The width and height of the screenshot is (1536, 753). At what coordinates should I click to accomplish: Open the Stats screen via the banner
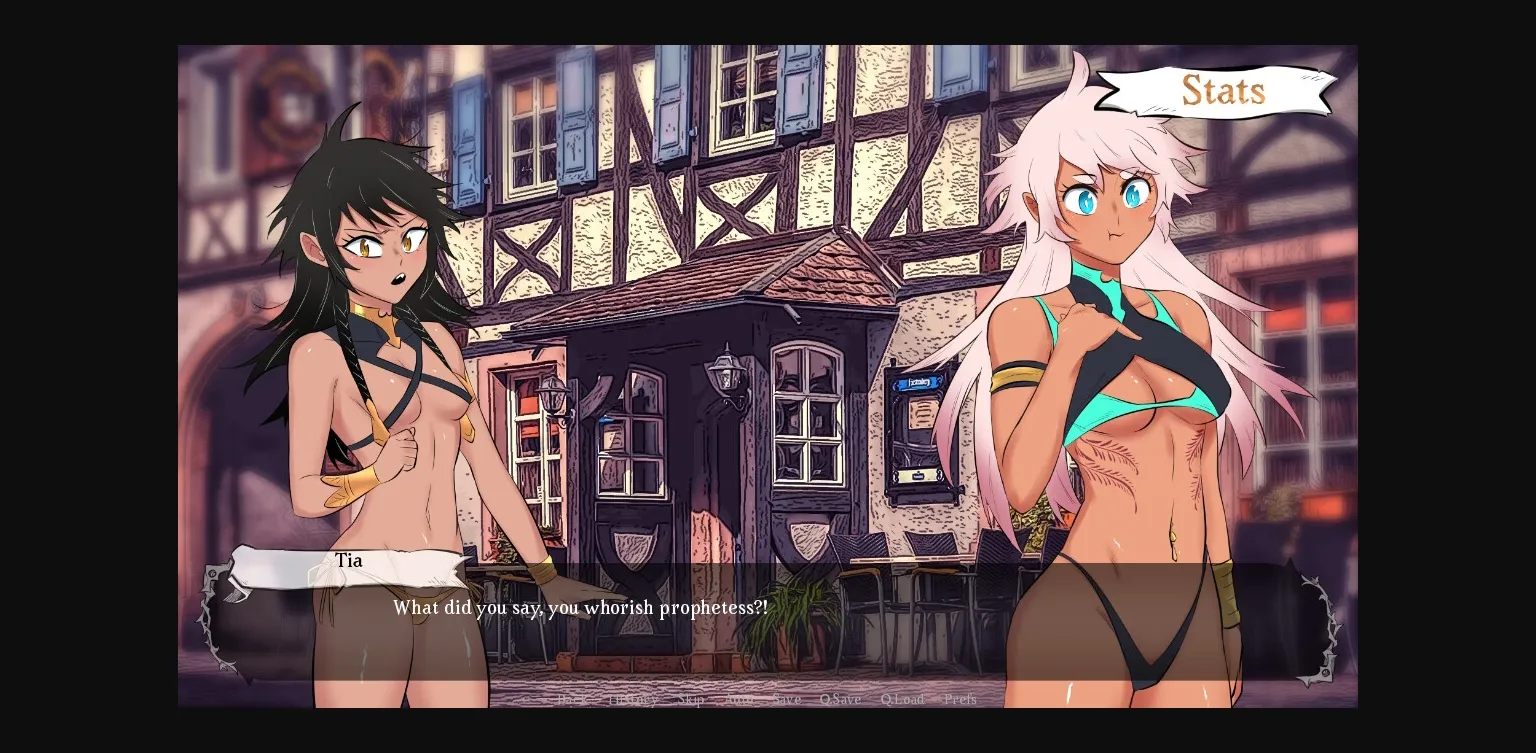[x=1222, y=90]
